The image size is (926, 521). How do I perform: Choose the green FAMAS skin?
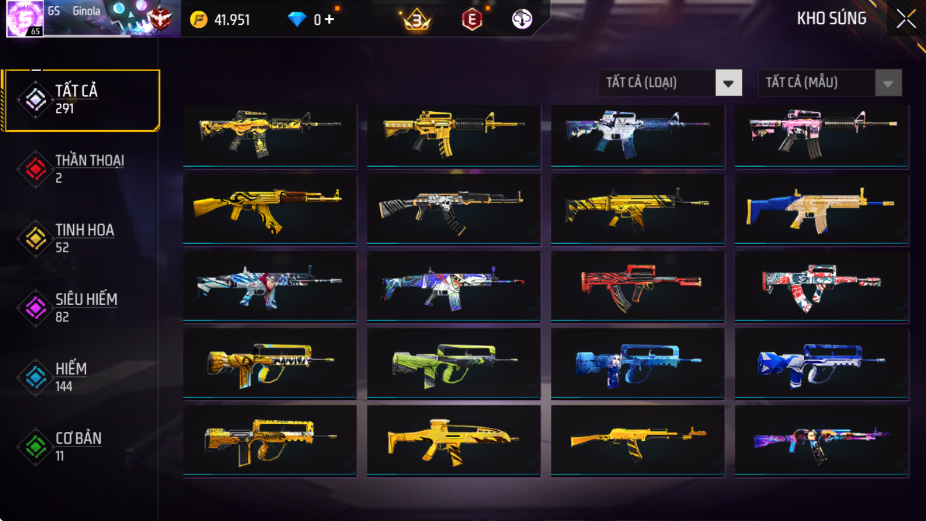tap(453, 364)
